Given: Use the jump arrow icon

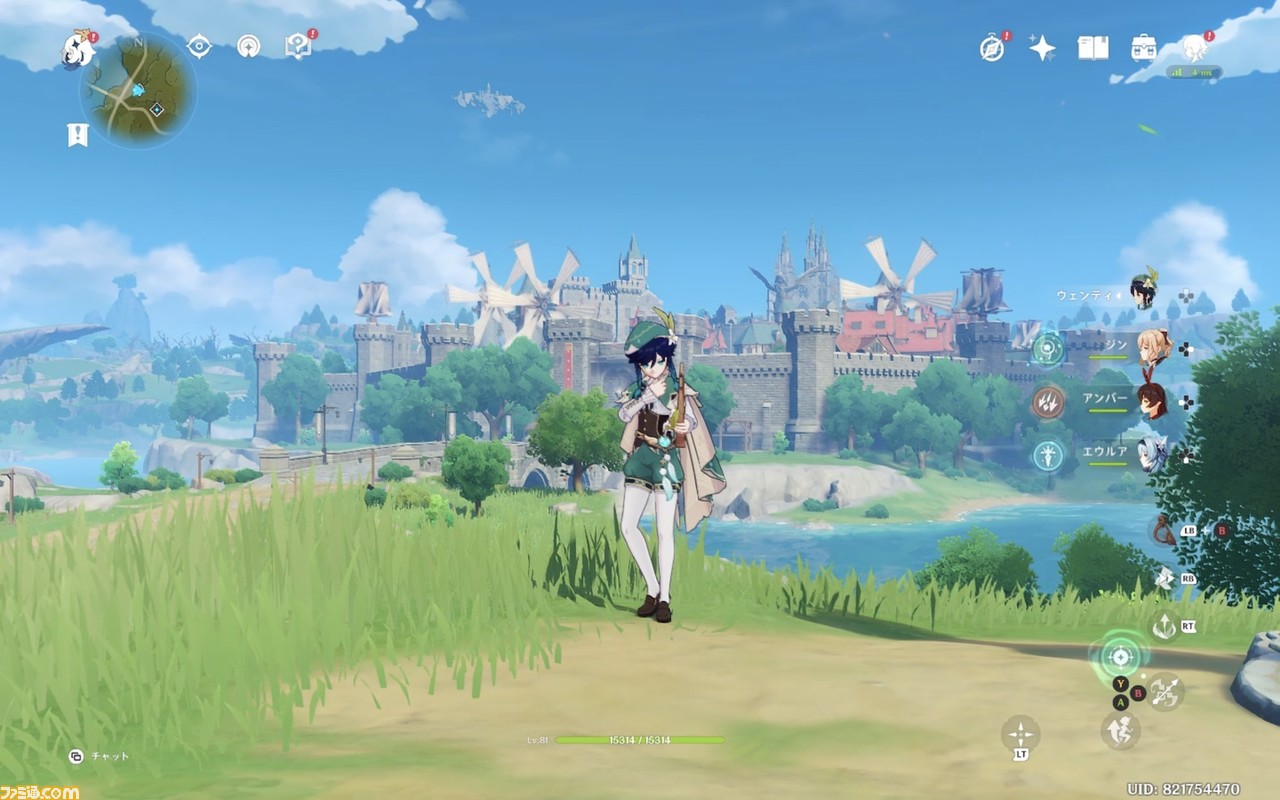Looking at the screenshot, I should [1164, 626].
